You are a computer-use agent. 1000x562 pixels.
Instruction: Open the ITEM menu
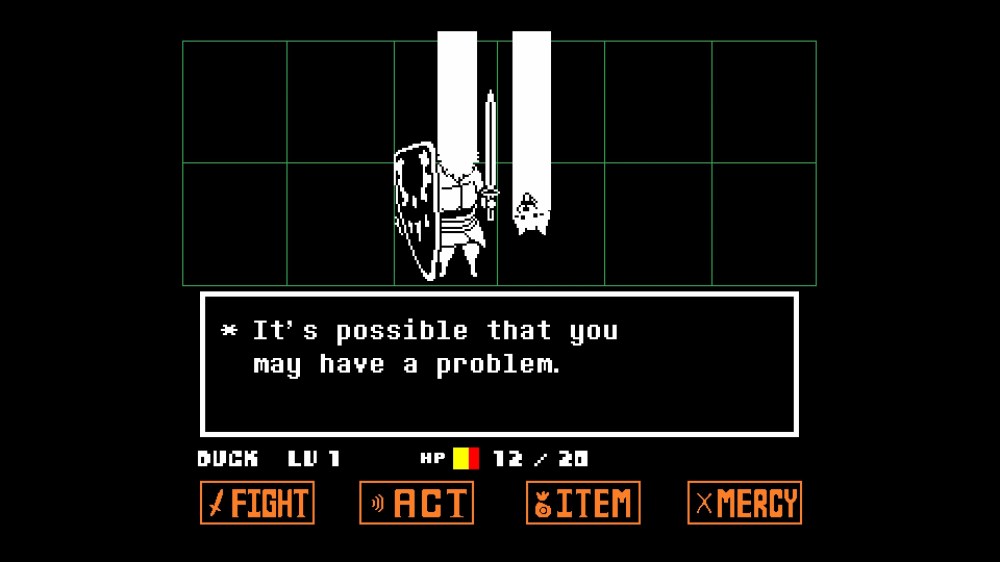583,503
